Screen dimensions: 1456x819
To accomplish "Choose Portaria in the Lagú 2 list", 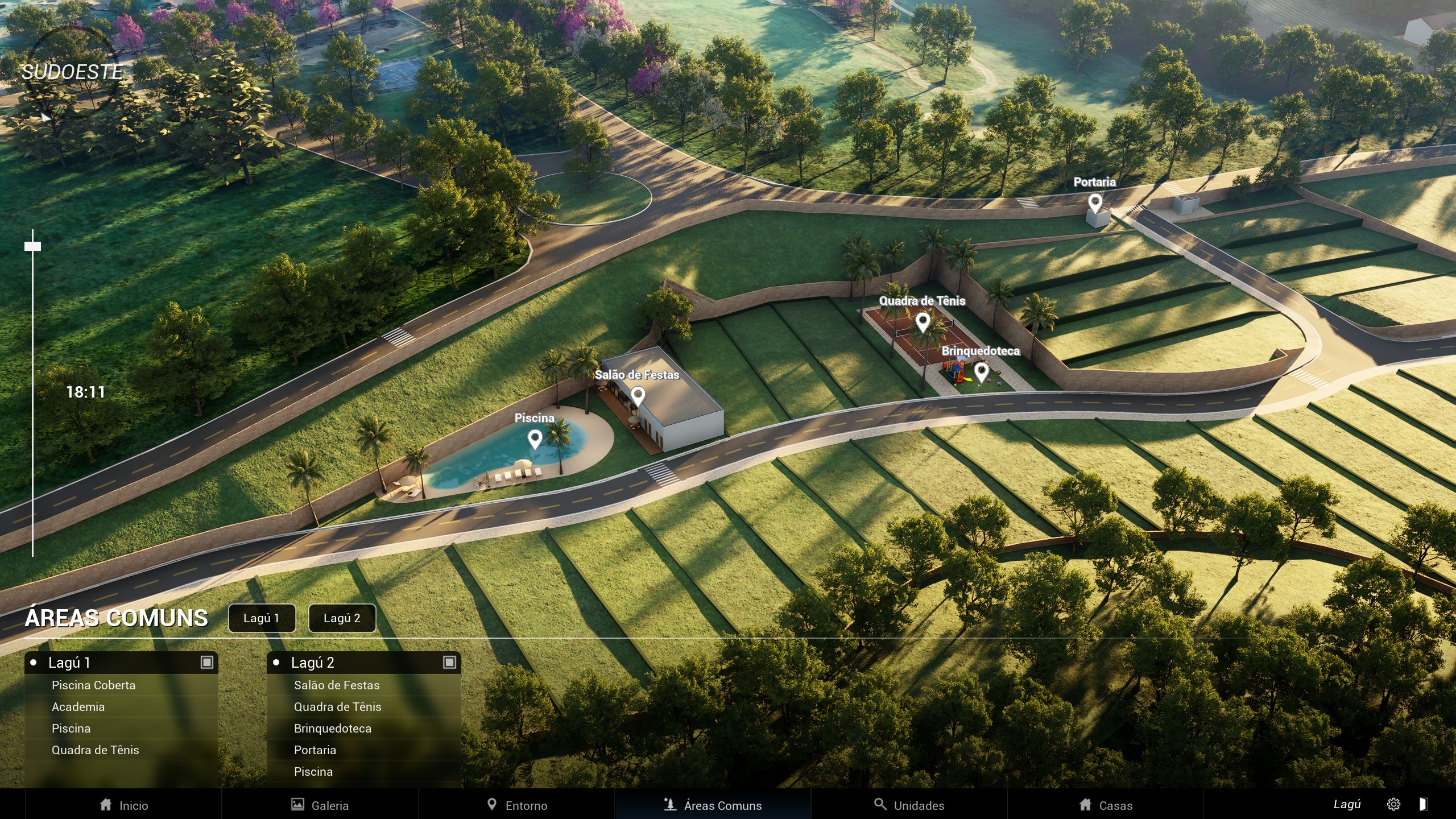I will [x=315, y=750].
